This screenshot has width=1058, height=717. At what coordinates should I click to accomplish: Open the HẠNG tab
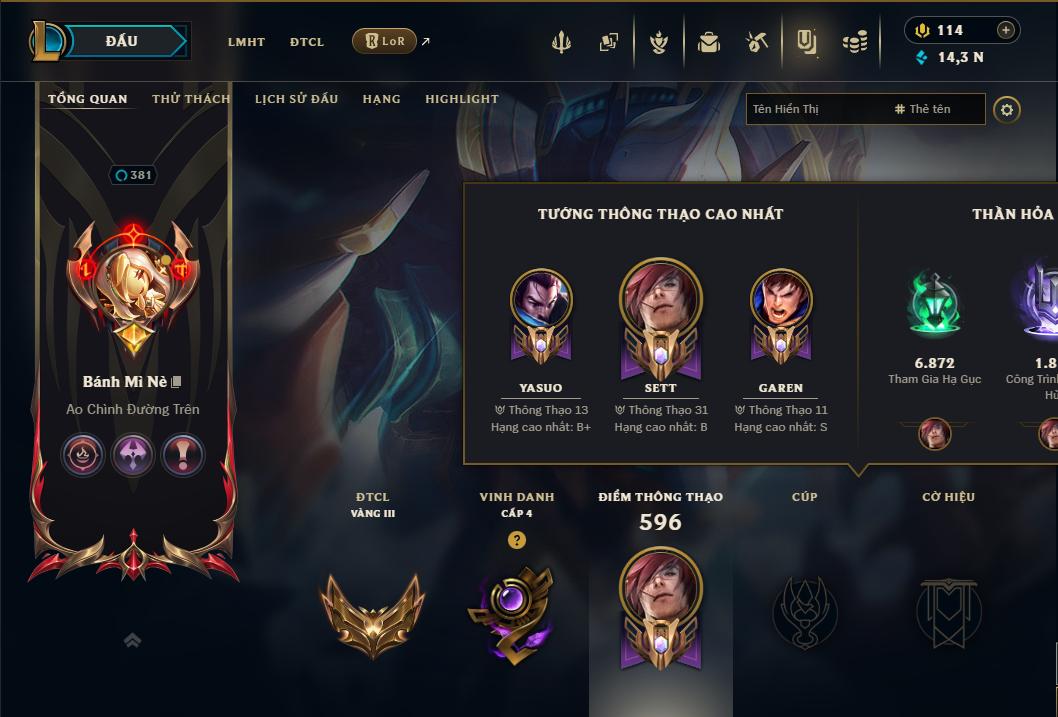click(x=381, y=99)
